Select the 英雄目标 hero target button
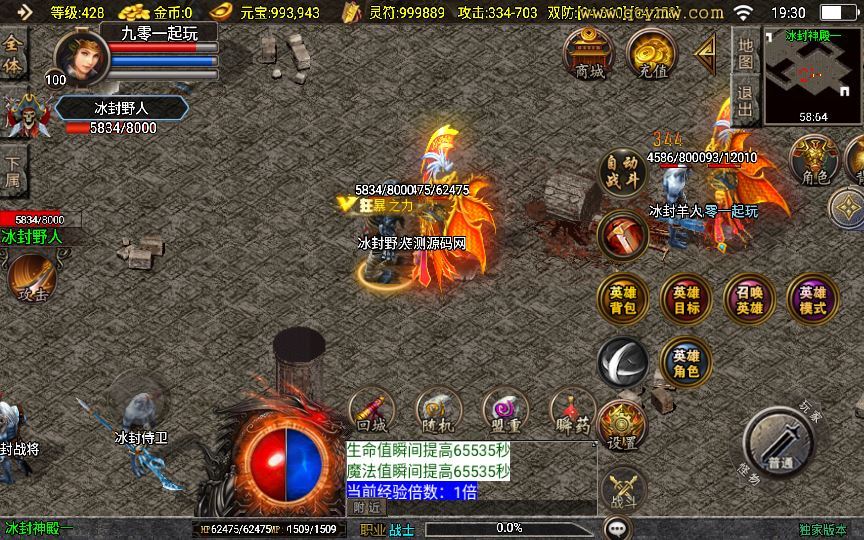The image size is (864, 540). tap(686, 299)
